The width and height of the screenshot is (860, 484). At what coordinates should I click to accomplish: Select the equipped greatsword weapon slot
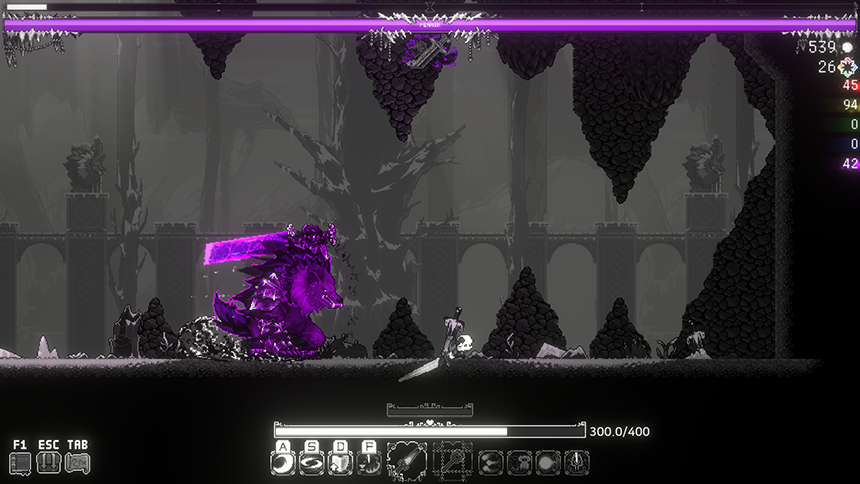(x=407, y=462)
